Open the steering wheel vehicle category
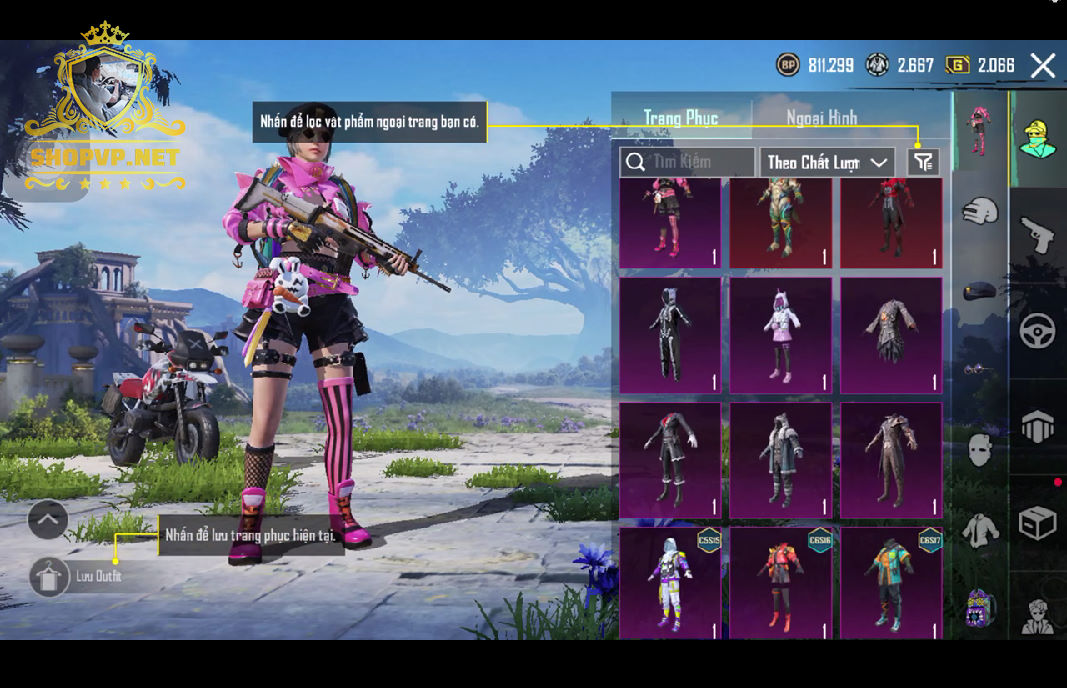 (1037, 331)
